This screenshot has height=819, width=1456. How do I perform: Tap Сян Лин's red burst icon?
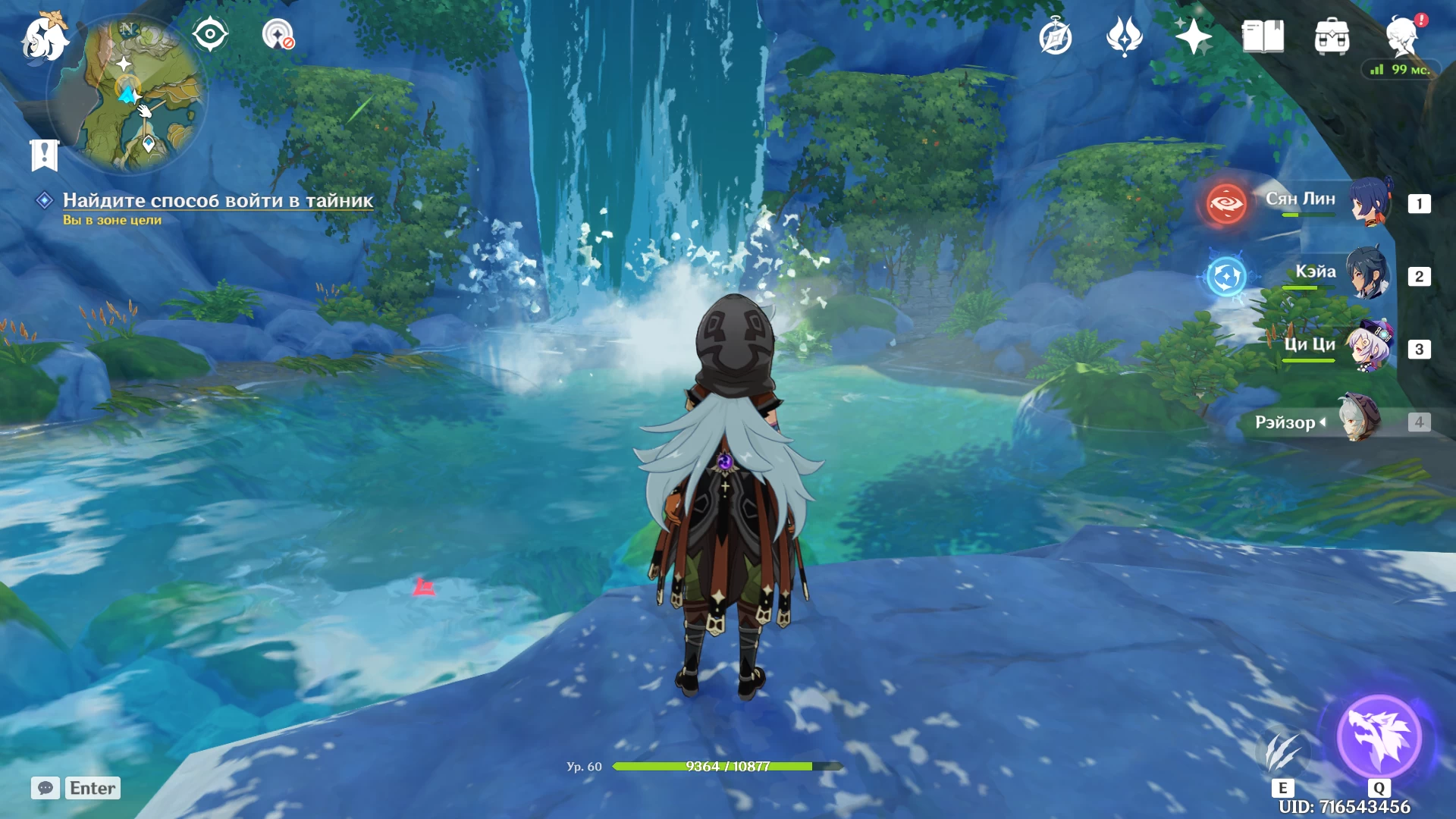tap(1226, 204)
